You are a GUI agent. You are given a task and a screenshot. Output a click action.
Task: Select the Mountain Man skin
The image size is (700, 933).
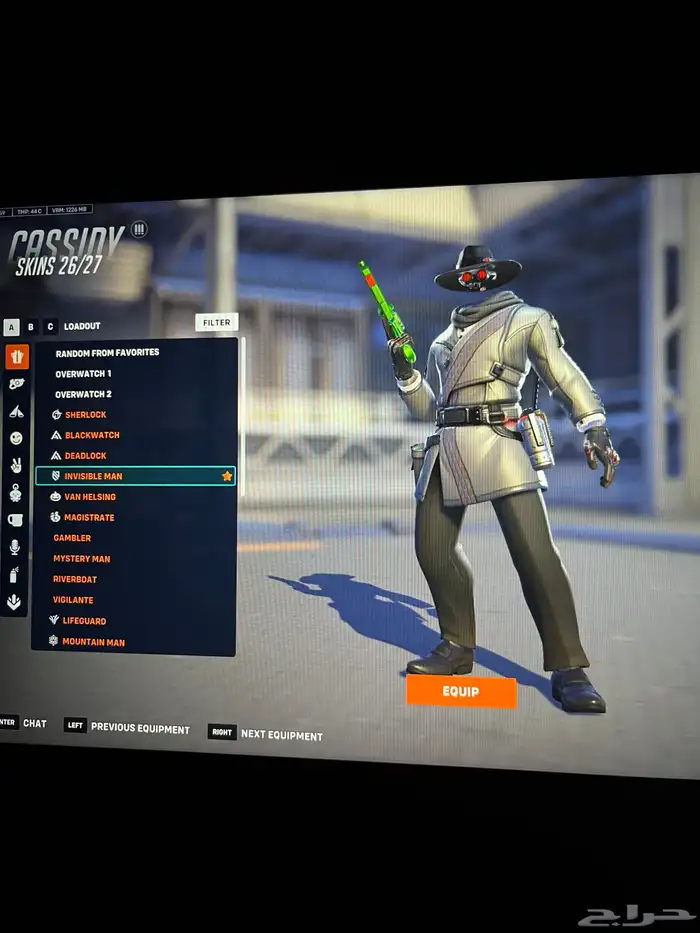click(x=93, y=642)
